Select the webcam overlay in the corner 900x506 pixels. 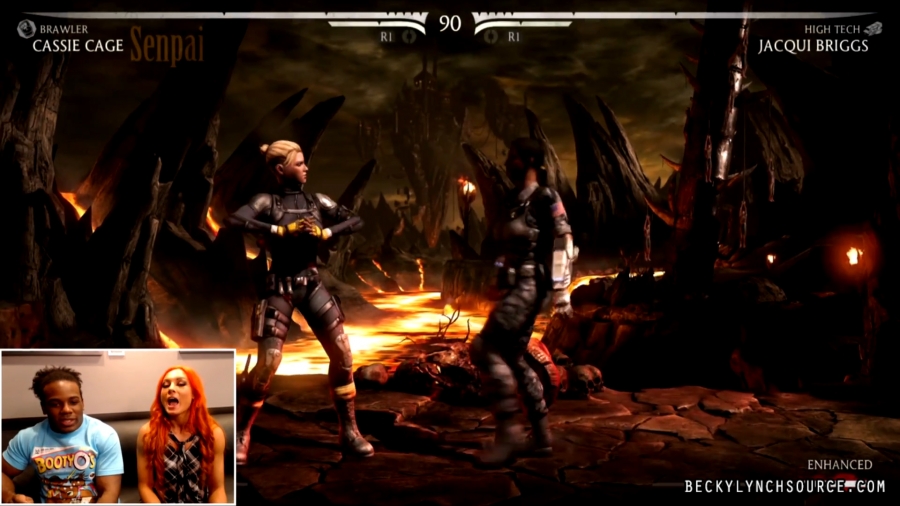pos(118,426)
